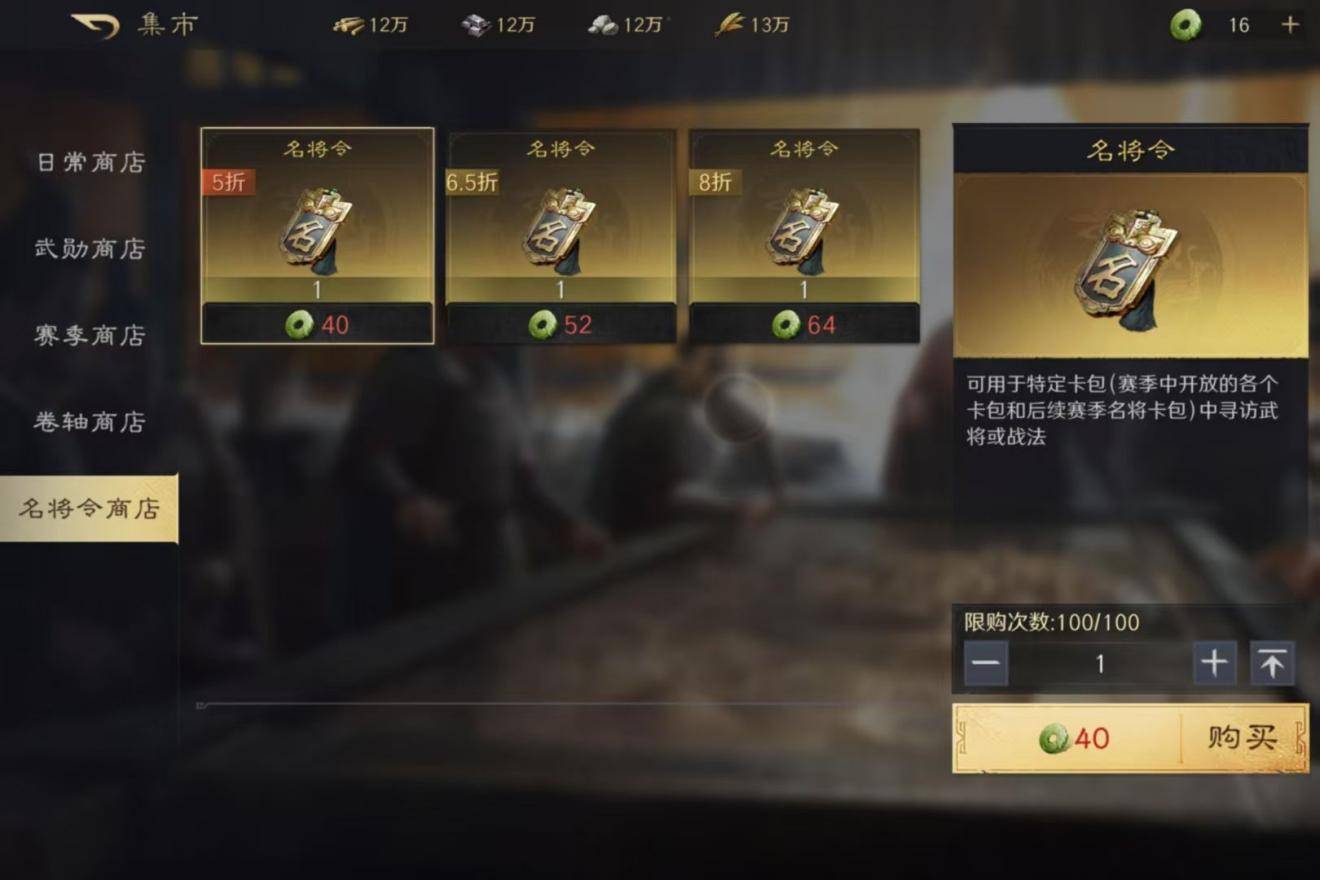
Task: Click the 购买 button to buy
Action: (1242, 738)
